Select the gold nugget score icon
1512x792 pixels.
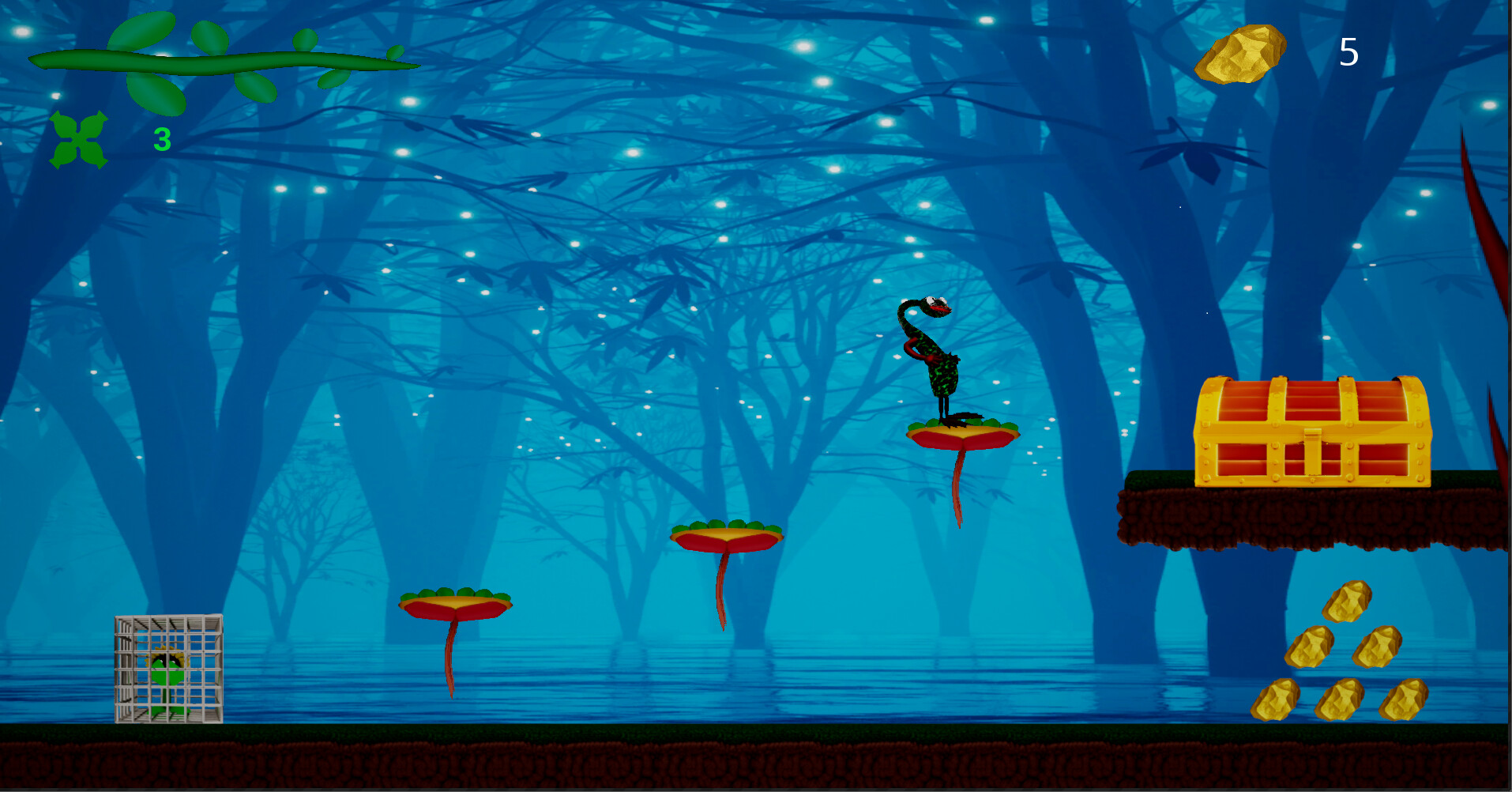(x=1243, y=55)
